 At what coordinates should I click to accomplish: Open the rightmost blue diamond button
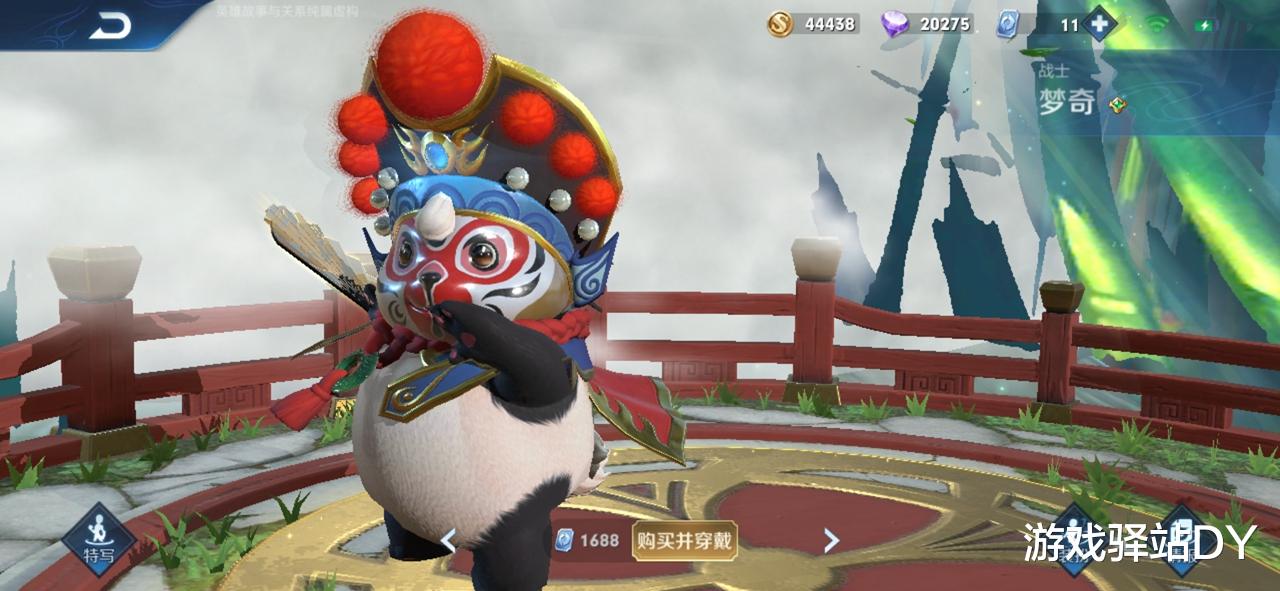point(1180,540)
